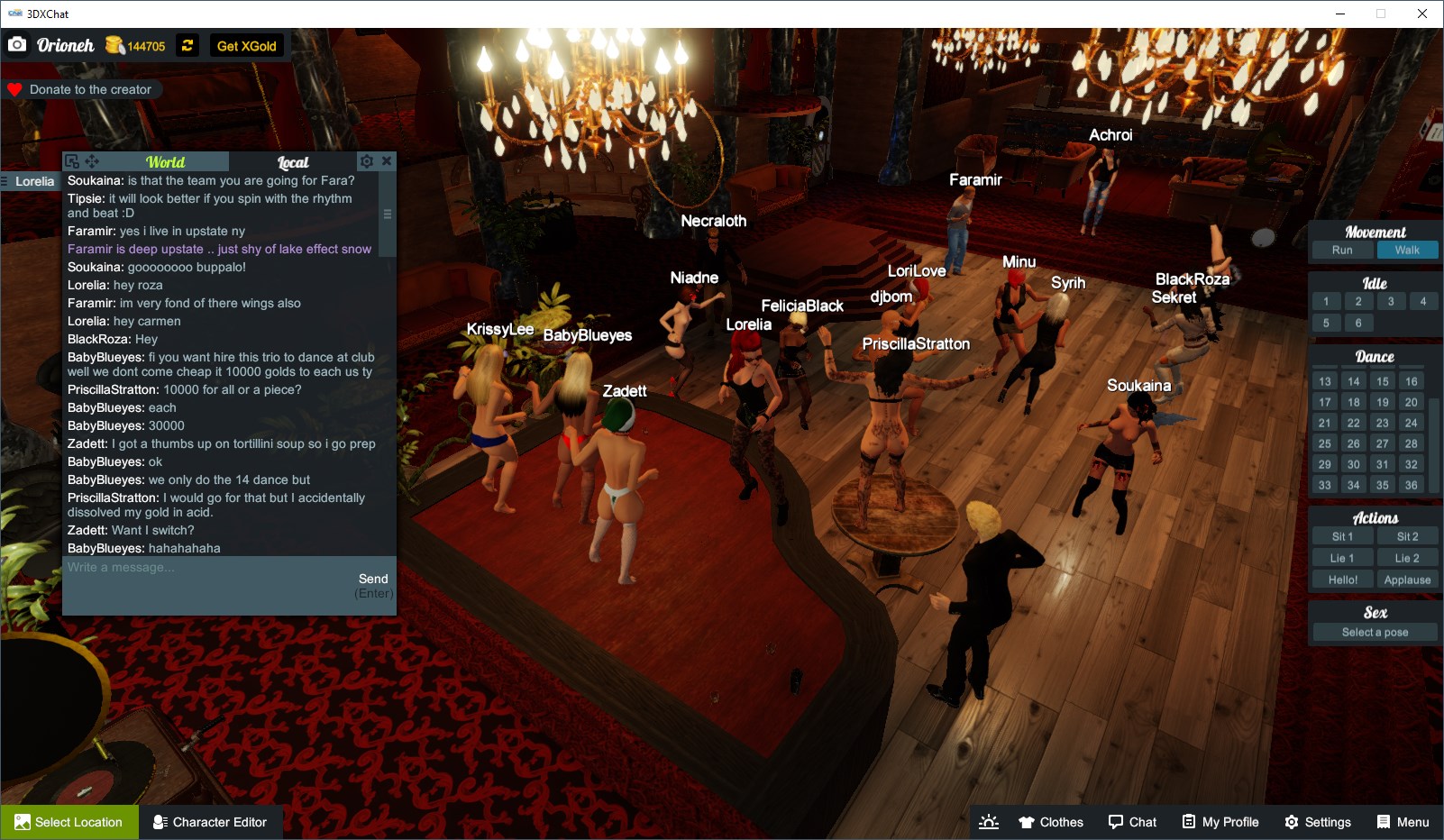Open the Sex pose selector
This screenshot has width=1444, height=840.
point(1374,632)
